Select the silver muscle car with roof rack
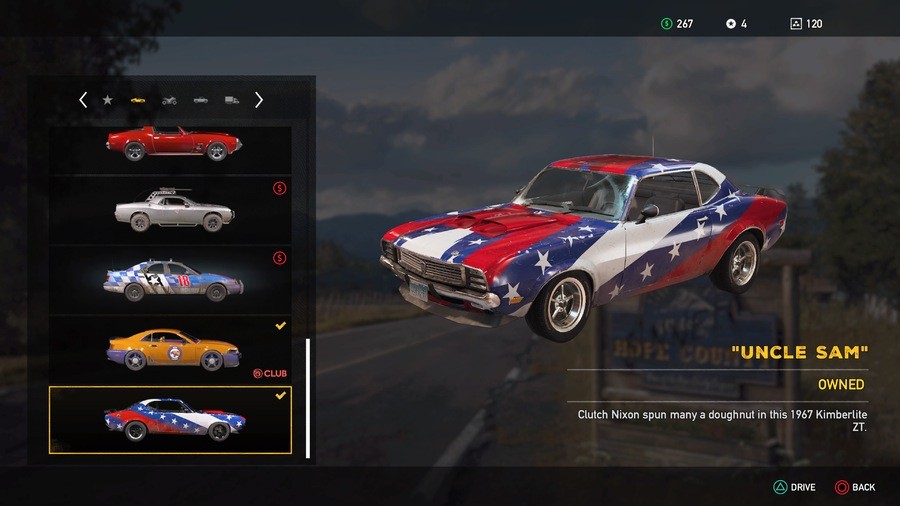 click(x=171, y=210)
